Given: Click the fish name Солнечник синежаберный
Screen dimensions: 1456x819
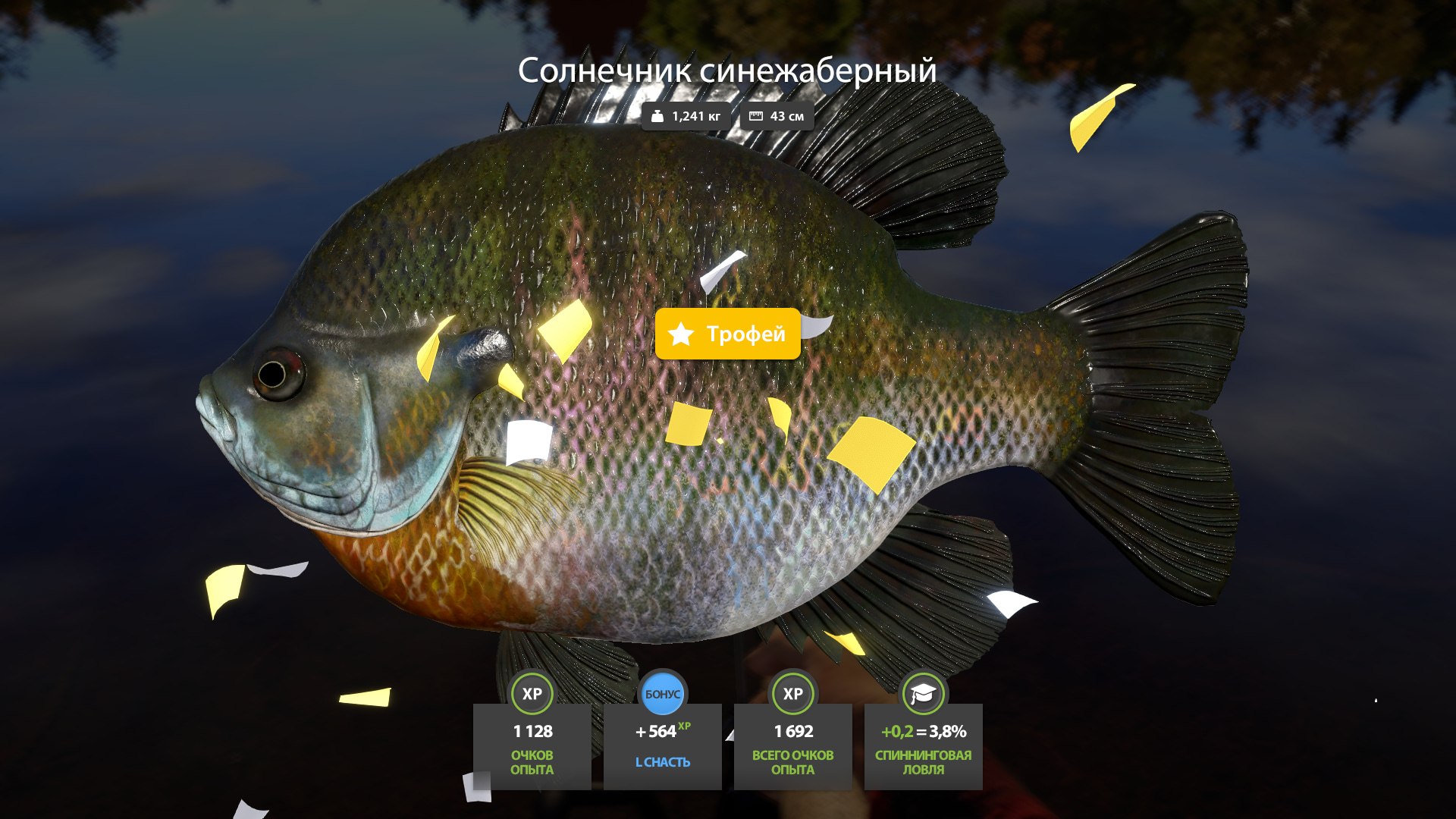Looking at the screenshot, I should pyautogui.click(x=726, y=72).
